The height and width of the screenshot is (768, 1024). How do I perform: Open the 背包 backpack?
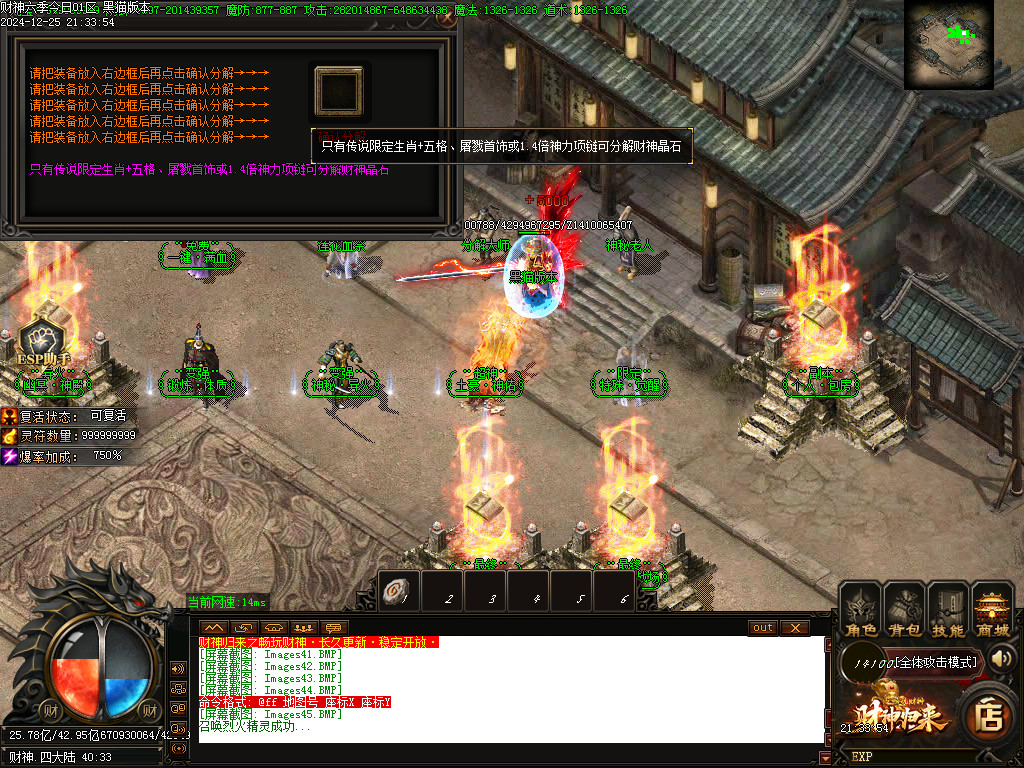pyautogui.click(x=904, y=610)
